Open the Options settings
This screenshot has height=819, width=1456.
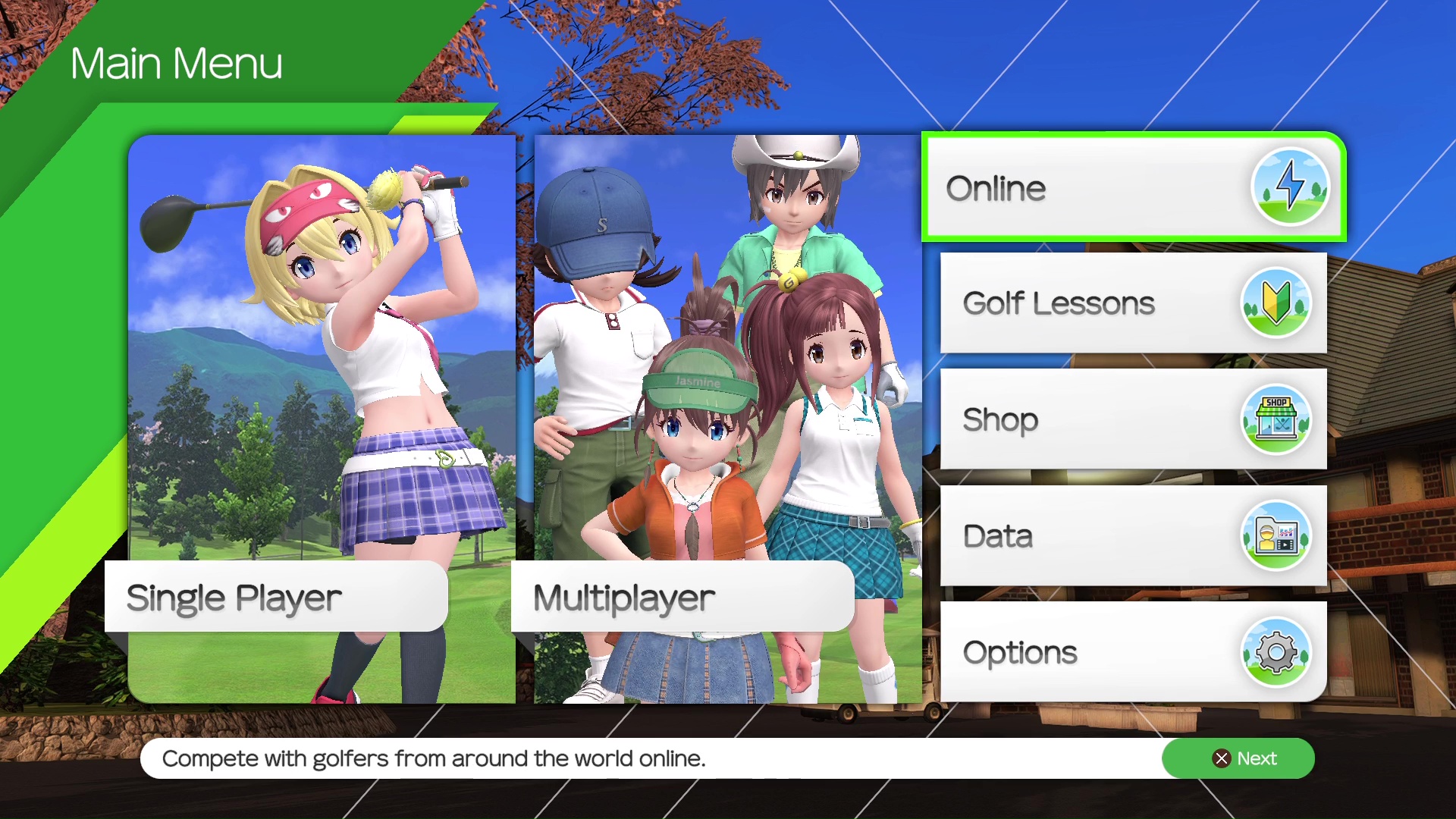[1133, 652]
